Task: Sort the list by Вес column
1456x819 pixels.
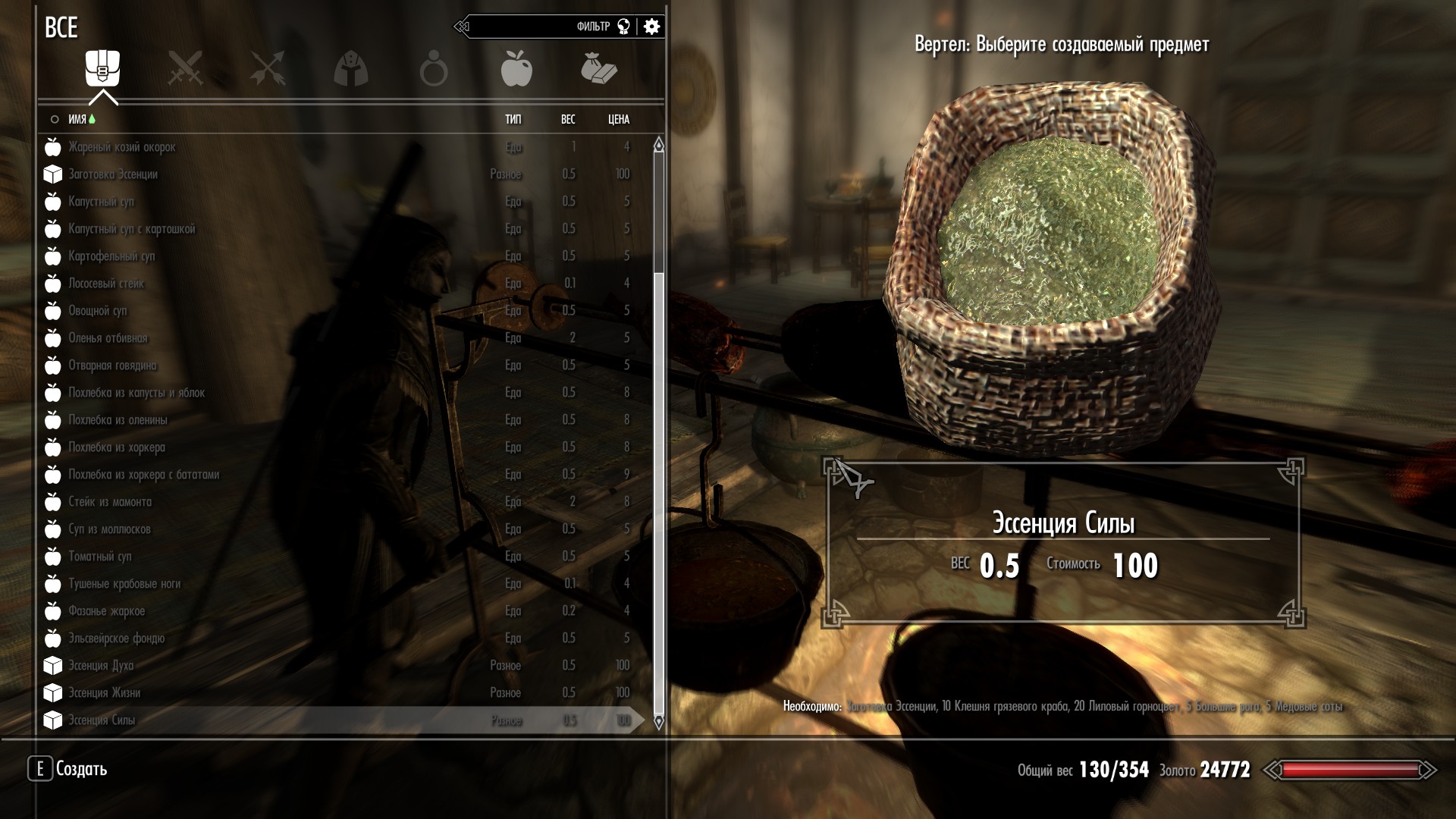Action: [x=568, y=119]
